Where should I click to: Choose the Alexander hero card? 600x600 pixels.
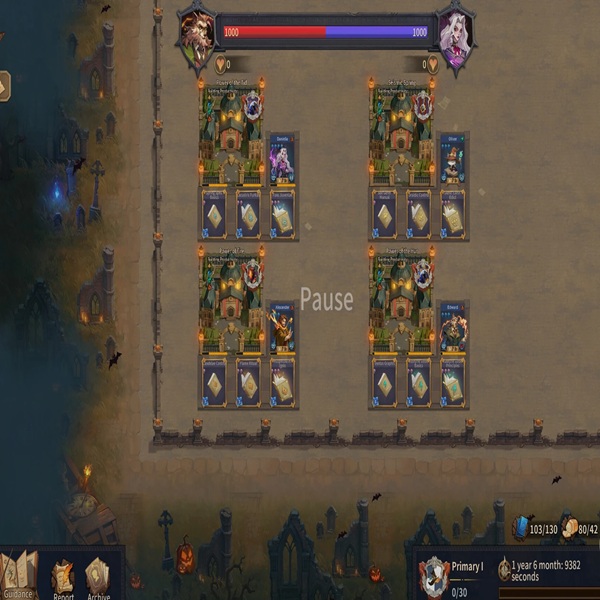(281, 328)
